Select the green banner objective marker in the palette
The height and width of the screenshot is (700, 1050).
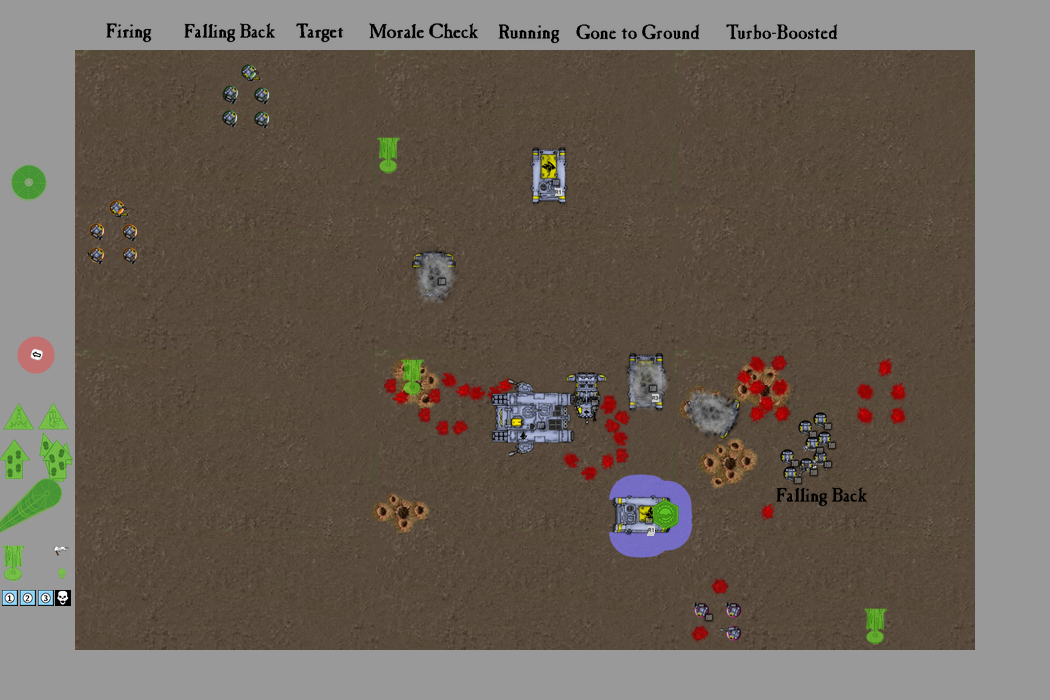pyautogui.click(x=13, y=562)
